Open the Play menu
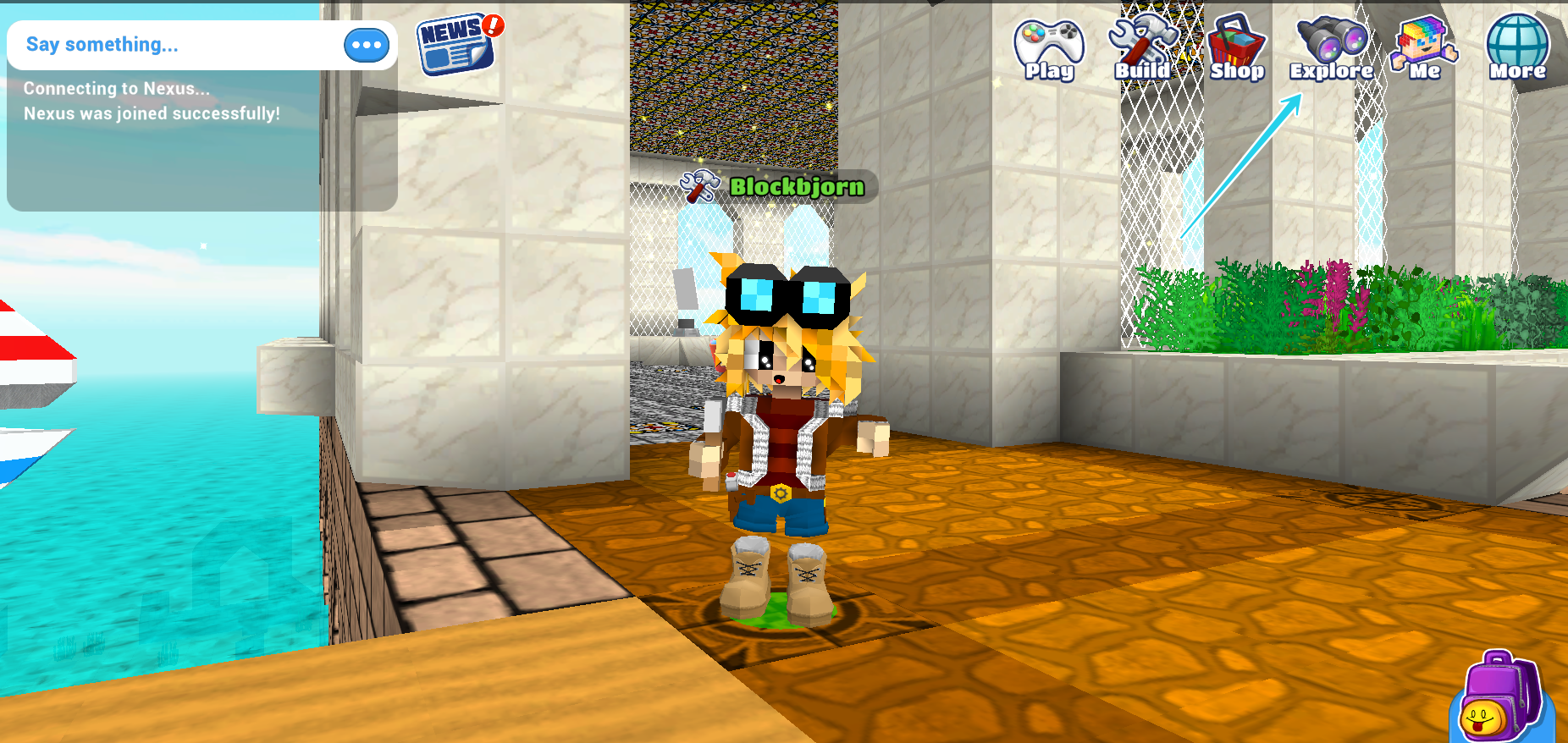1568x743 pixels. click(1049, 49)
